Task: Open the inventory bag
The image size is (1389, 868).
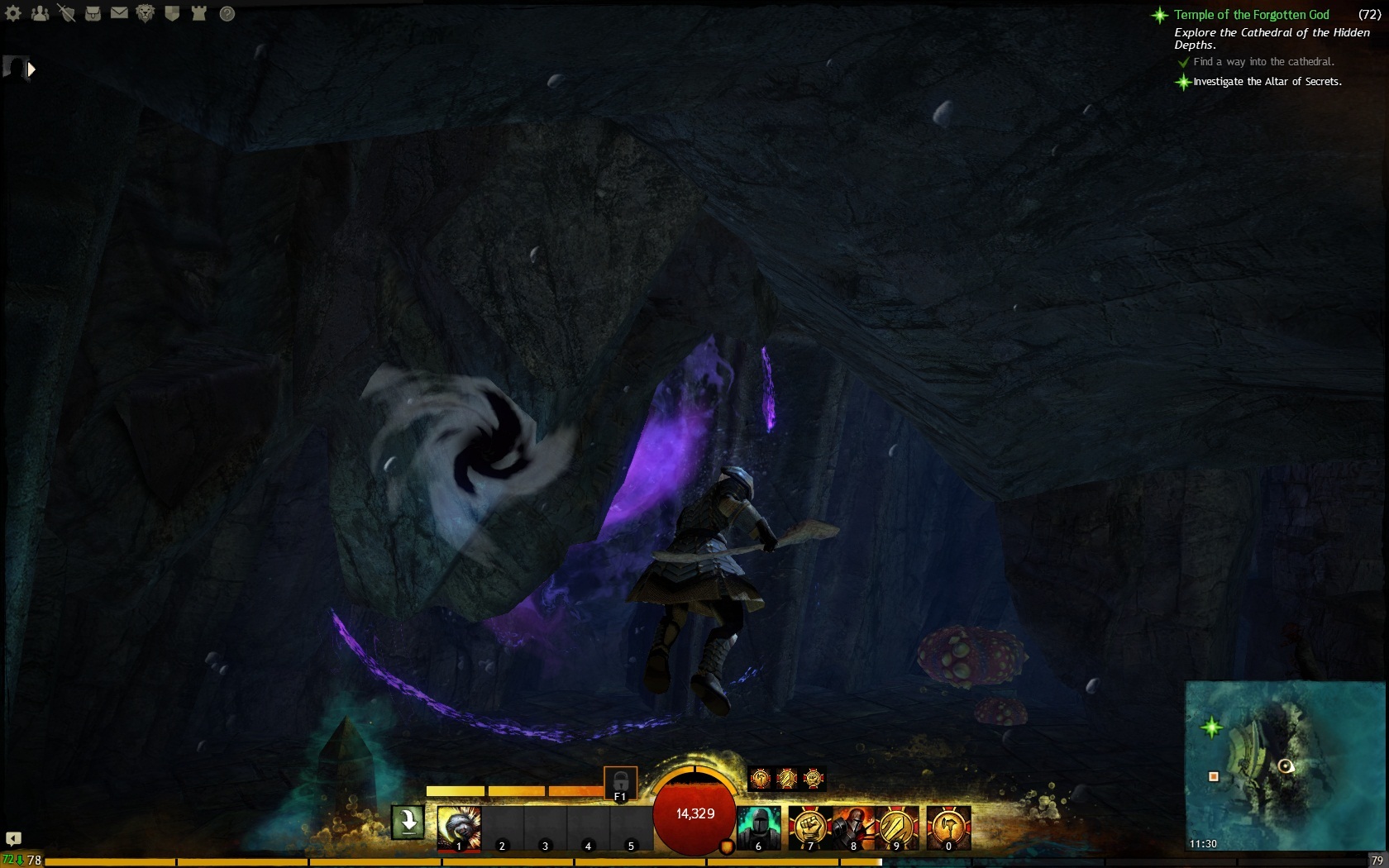Action: tap(93, 13)
